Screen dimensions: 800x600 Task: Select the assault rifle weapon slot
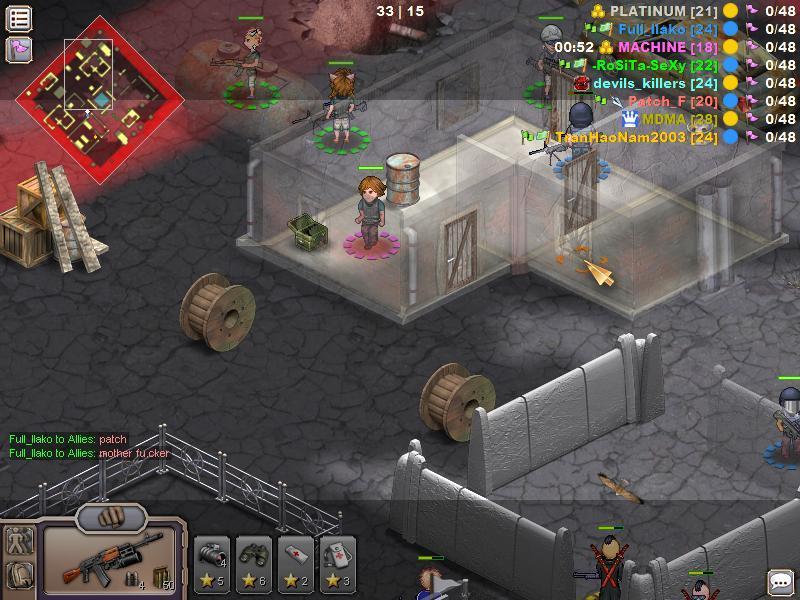(x=112, y=559)
